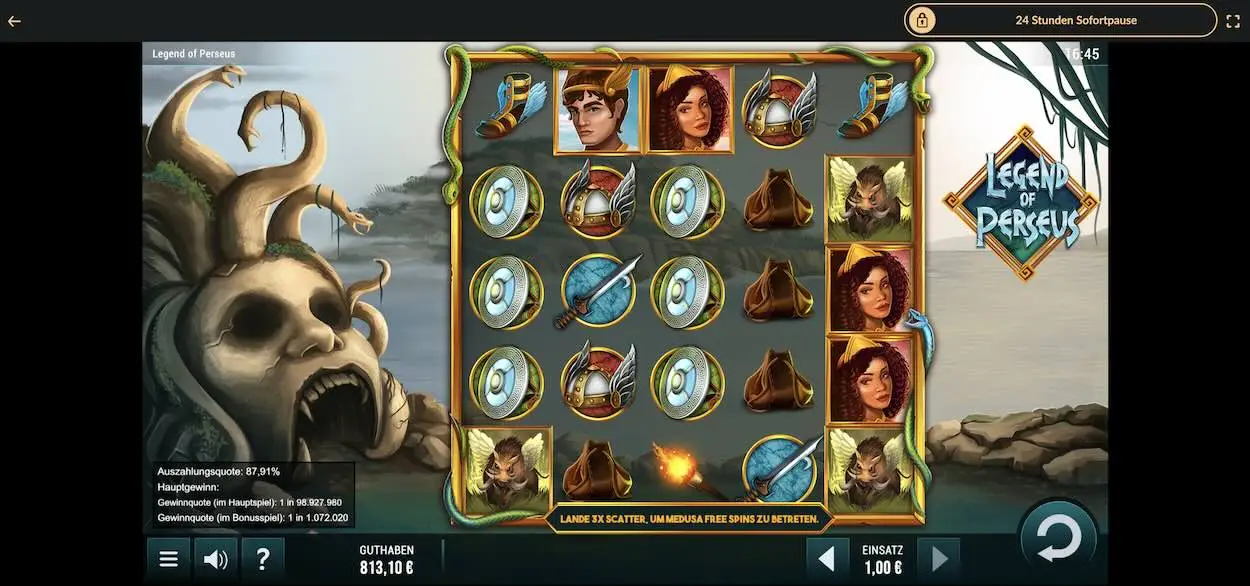Image resolution: width=1250 pixels, height=586 pixels.
Task: Toggle the sound speaker button
Action: pyautogui.click(x=215, y=559)
